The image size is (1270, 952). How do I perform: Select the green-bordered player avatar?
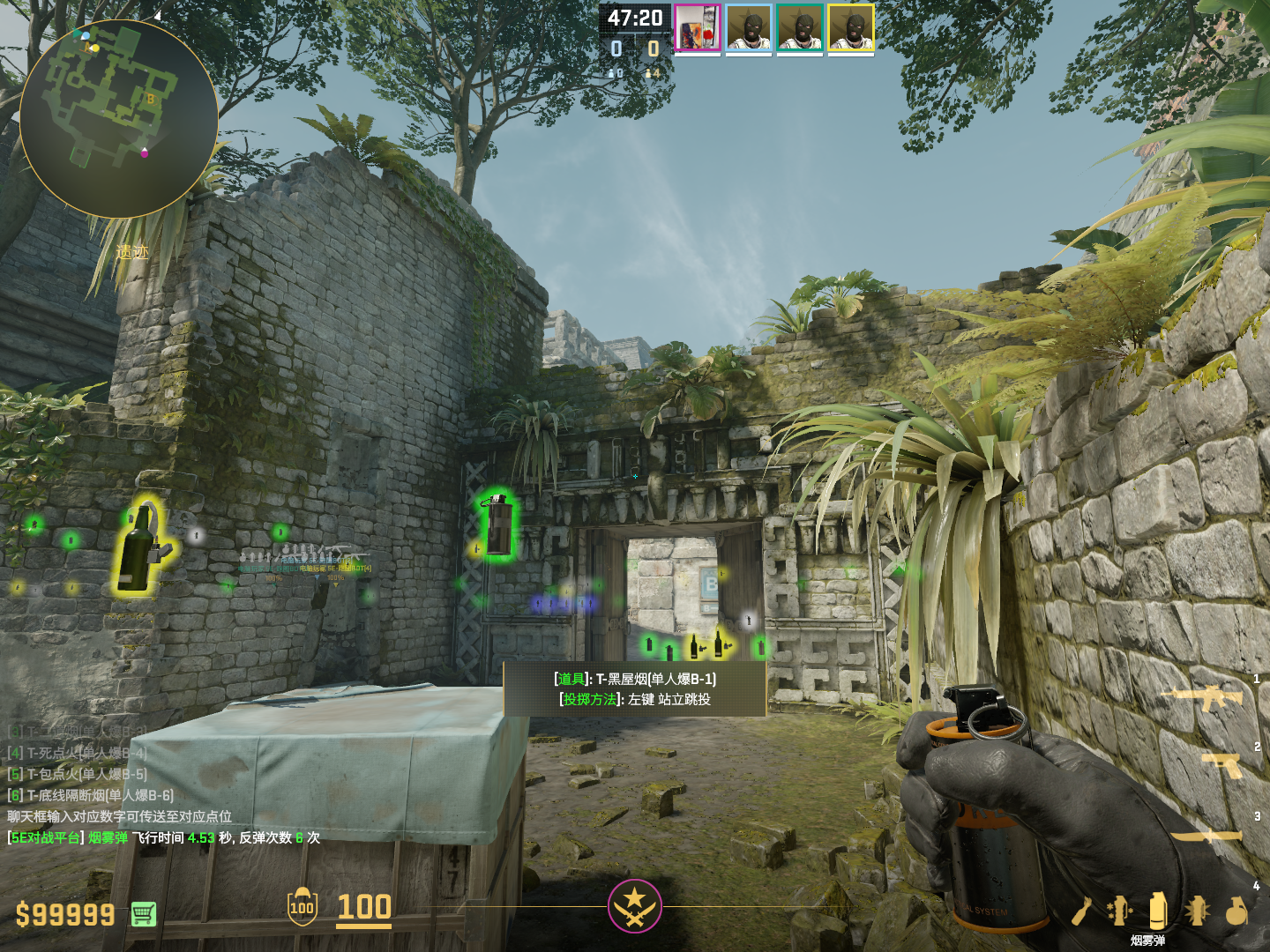[800, 28]
